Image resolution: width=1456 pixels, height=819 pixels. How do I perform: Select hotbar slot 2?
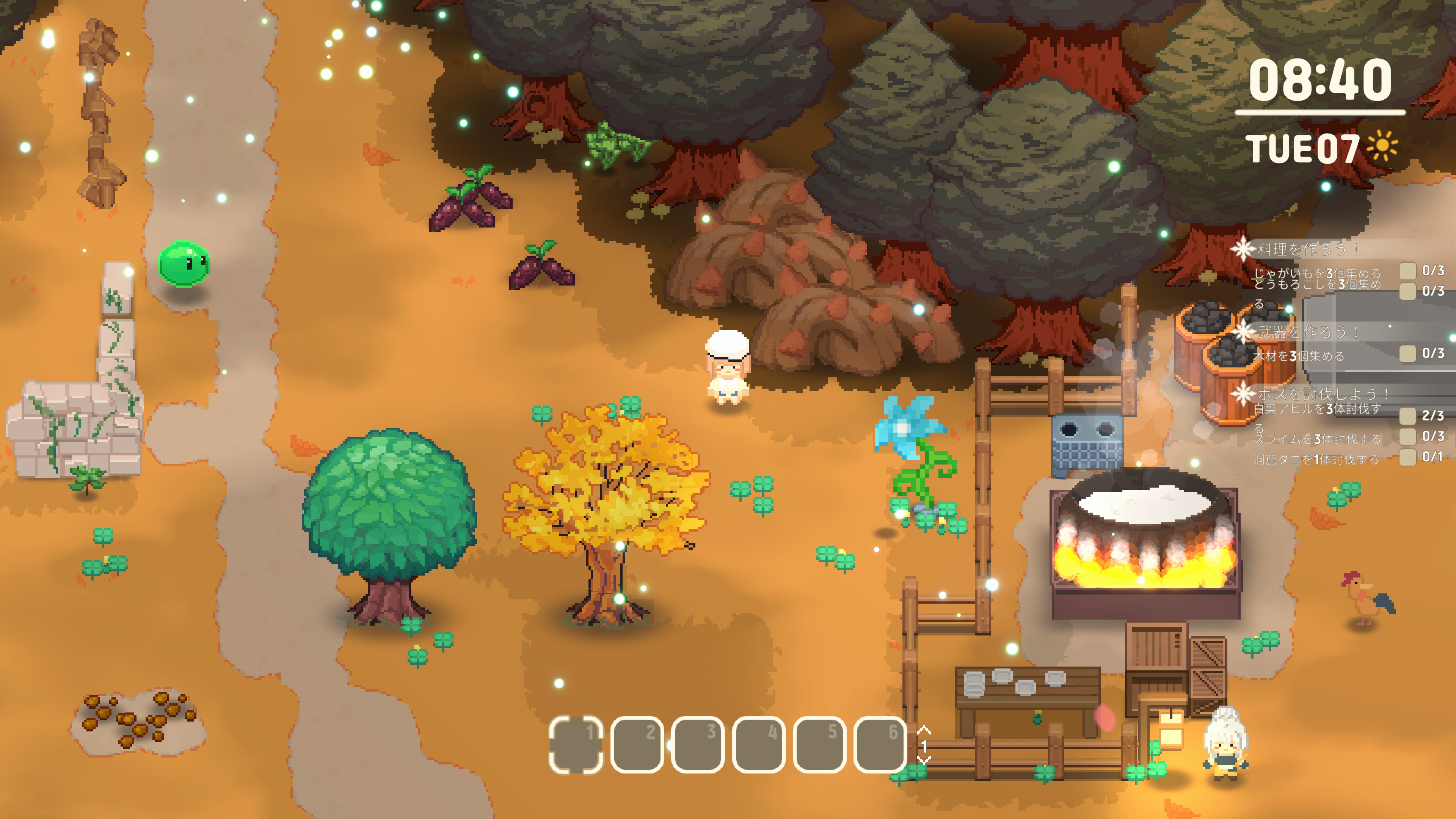pyautogui.click(x=637, y=744)
